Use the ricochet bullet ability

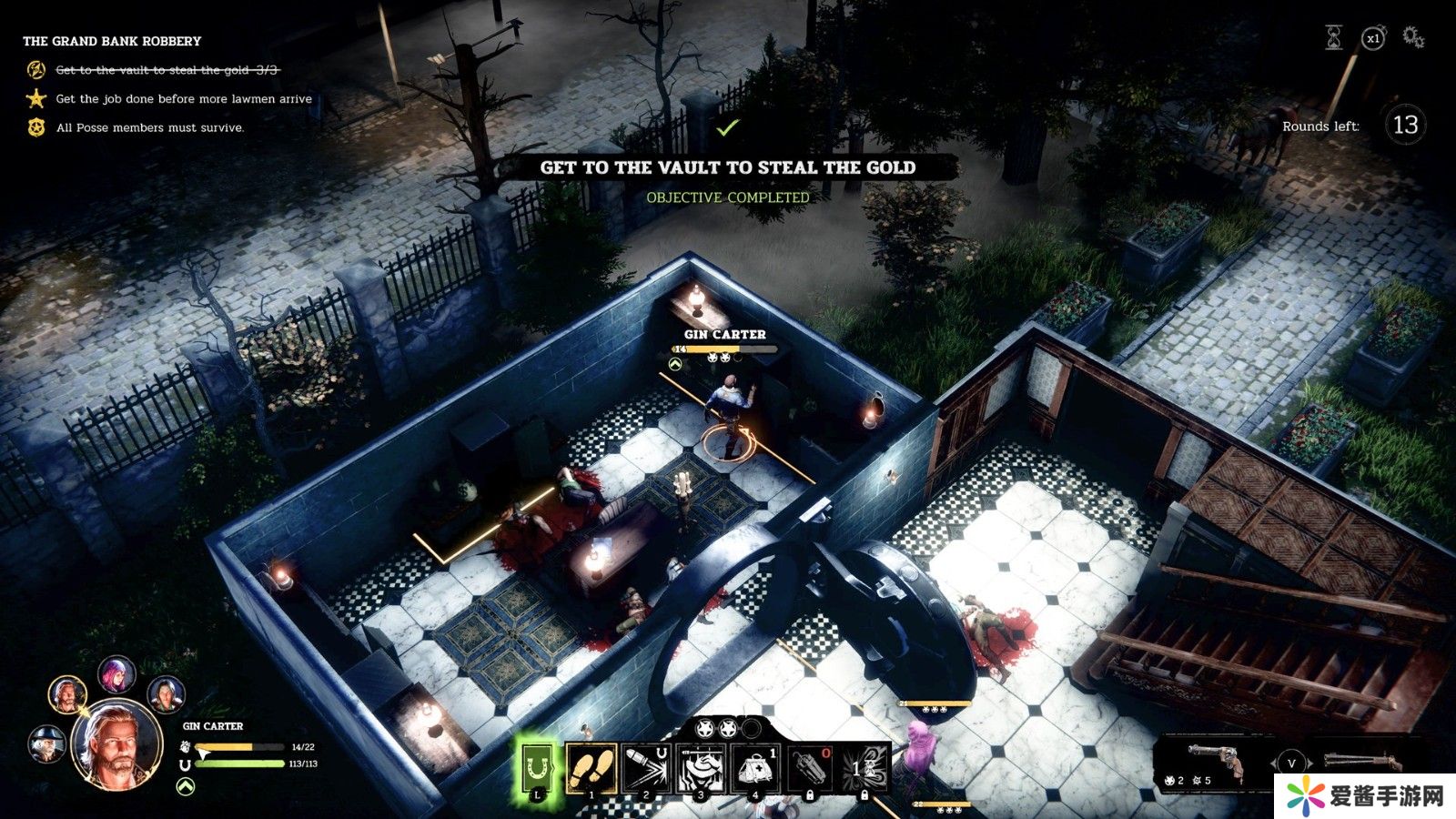coord(645,768)
